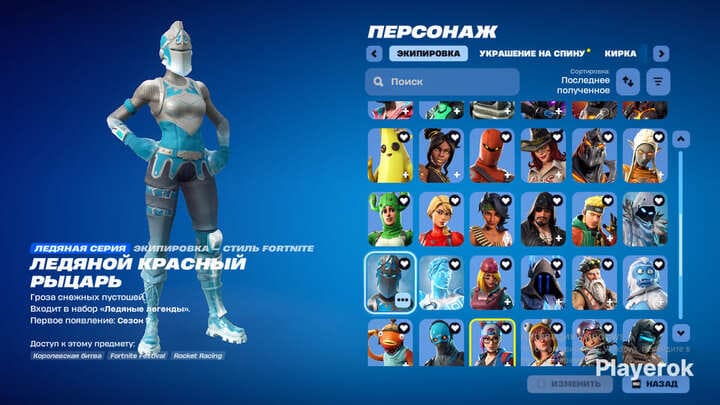Pick the glowing ice-blue frozen outfit
This screenshot has width=720, height=405.
pos(440,283)
